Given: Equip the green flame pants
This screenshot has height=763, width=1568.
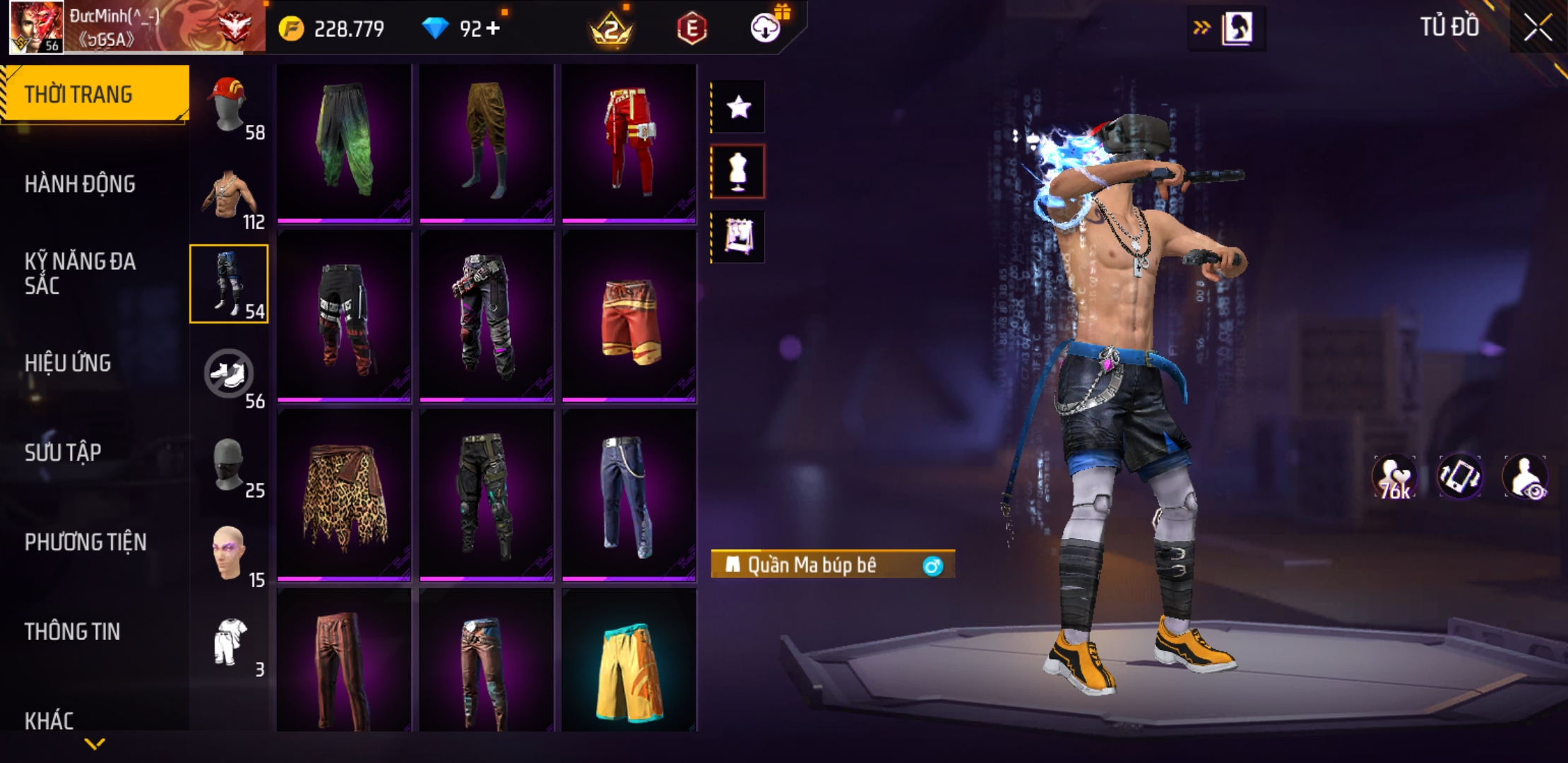Looking at the screenshot, I should point(343,141).
